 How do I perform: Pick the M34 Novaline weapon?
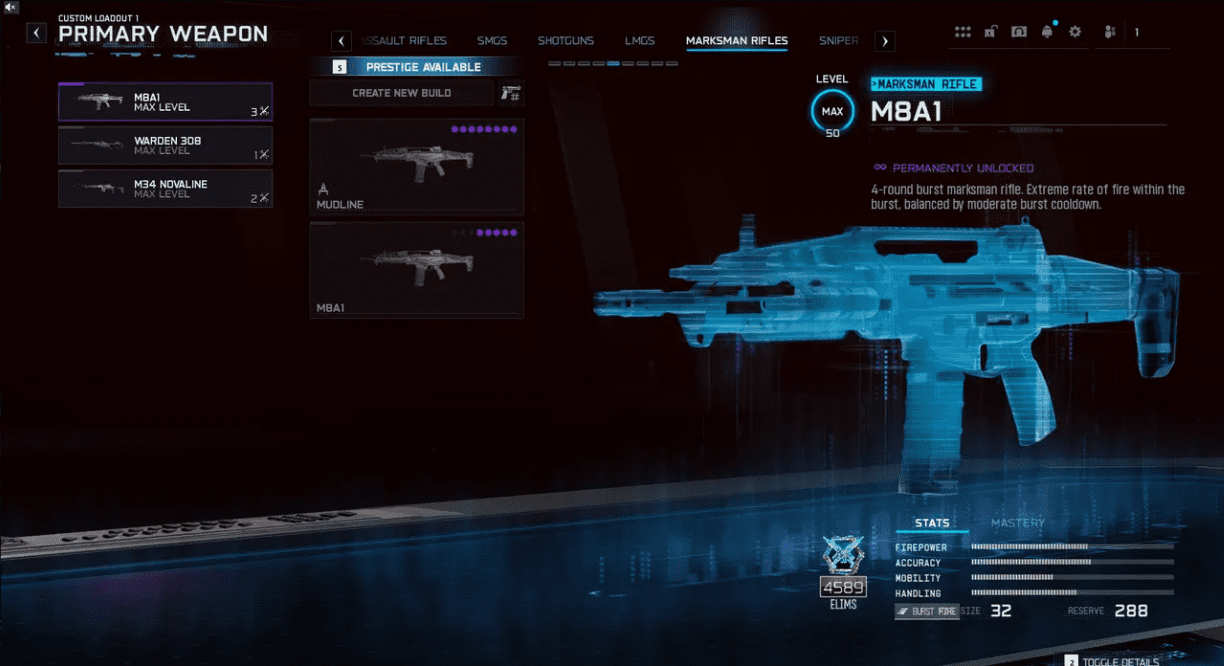pos(165,188)
